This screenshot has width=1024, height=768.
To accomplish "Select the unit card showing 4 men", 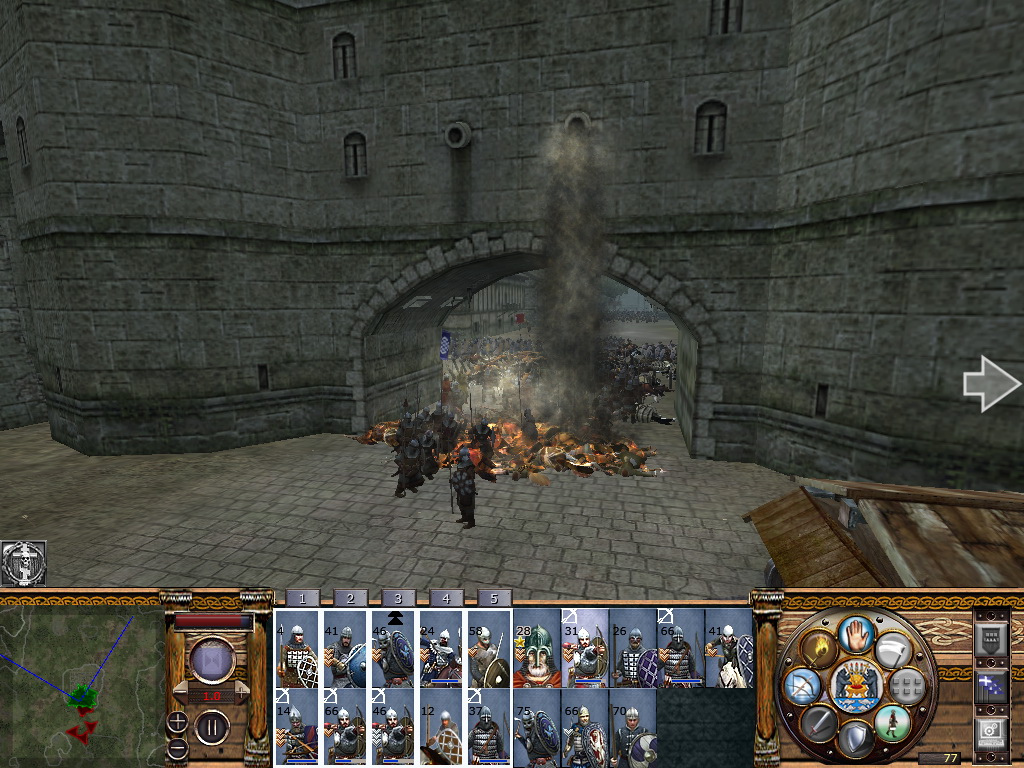I will click(297, 650).
